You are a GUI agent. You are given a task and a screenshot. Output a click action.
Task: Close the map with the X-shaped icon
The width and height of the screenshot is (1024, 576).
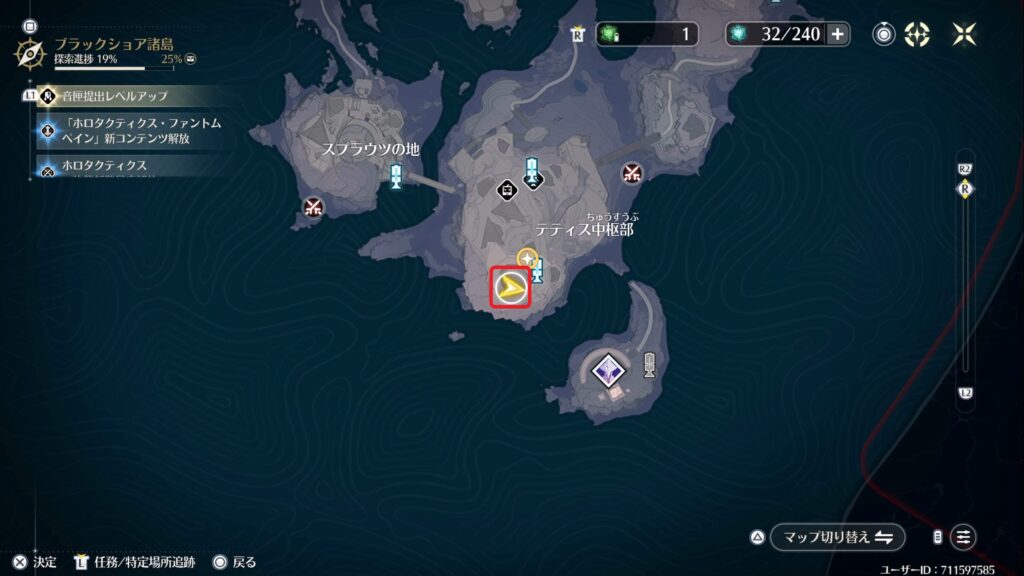965,34
